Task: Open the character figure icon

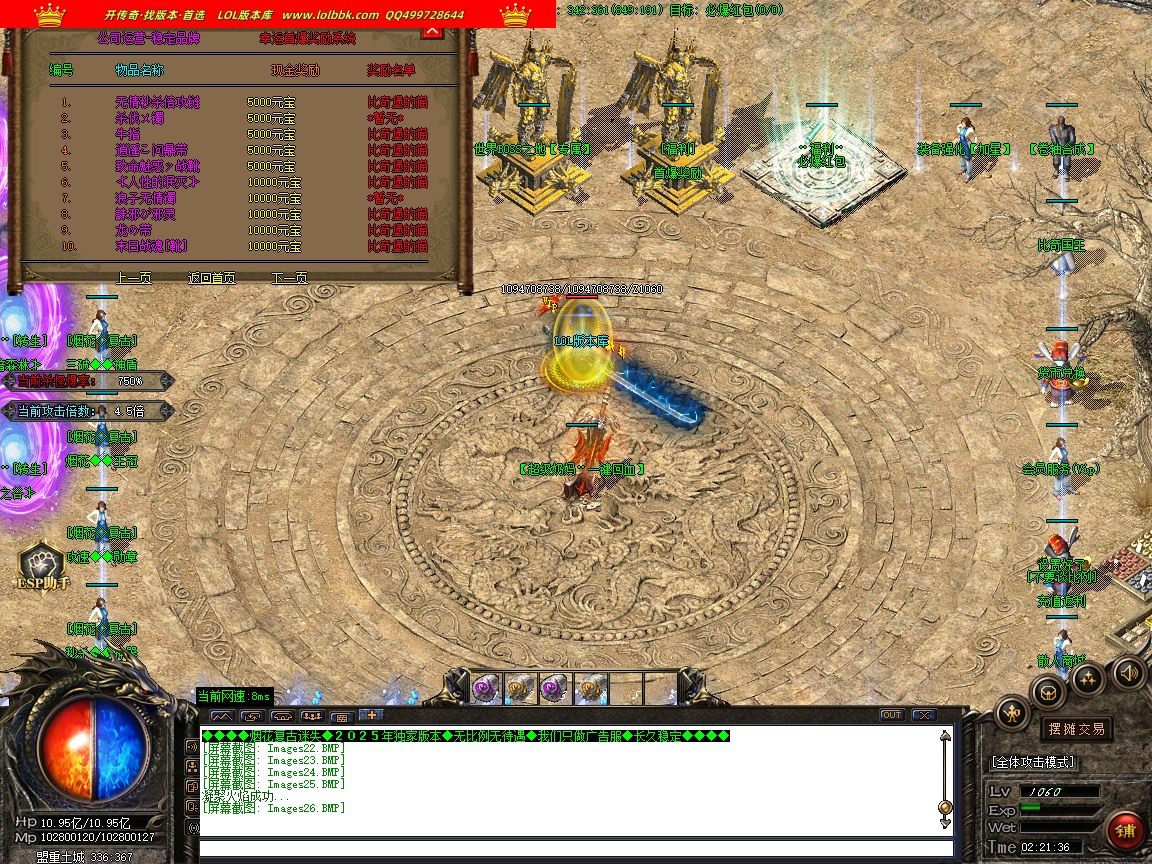Action: pyautogui.click(x=1013, y=712)
